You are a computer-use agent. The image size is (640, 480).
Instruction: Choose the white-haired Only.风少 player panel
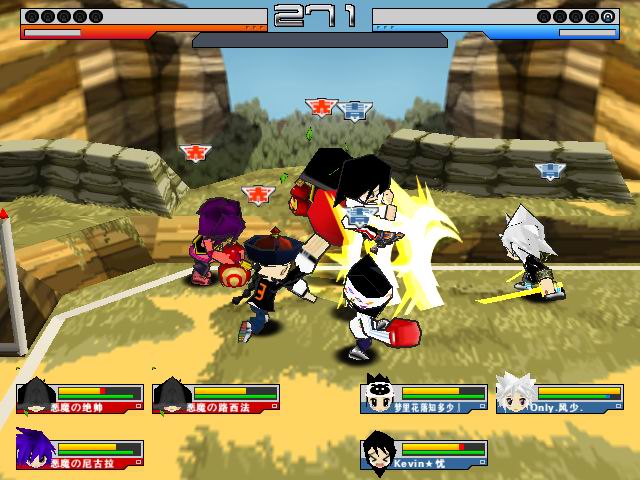tap(560, 398)
